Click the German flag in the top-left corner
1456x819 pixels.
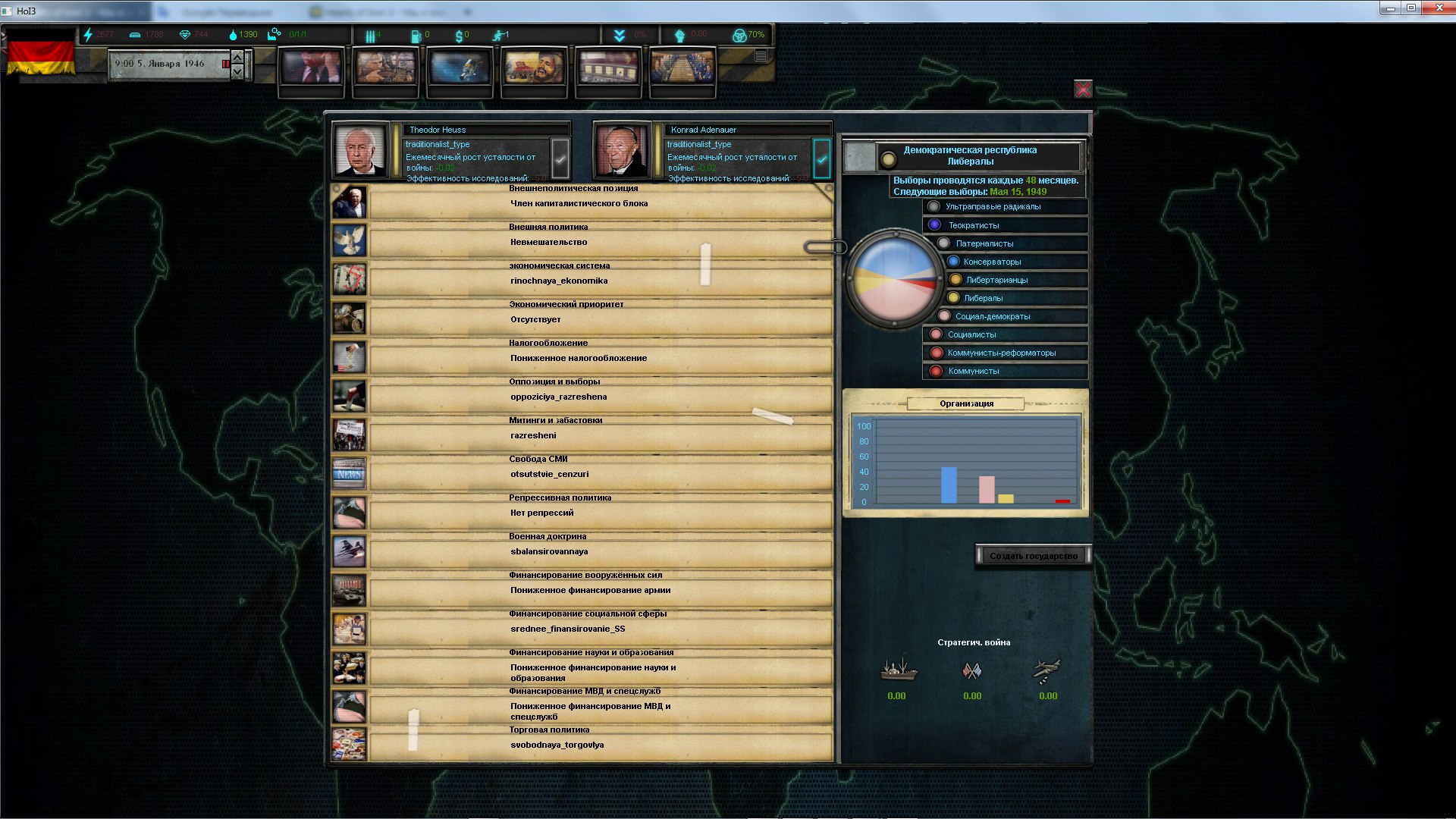(42, 59)
